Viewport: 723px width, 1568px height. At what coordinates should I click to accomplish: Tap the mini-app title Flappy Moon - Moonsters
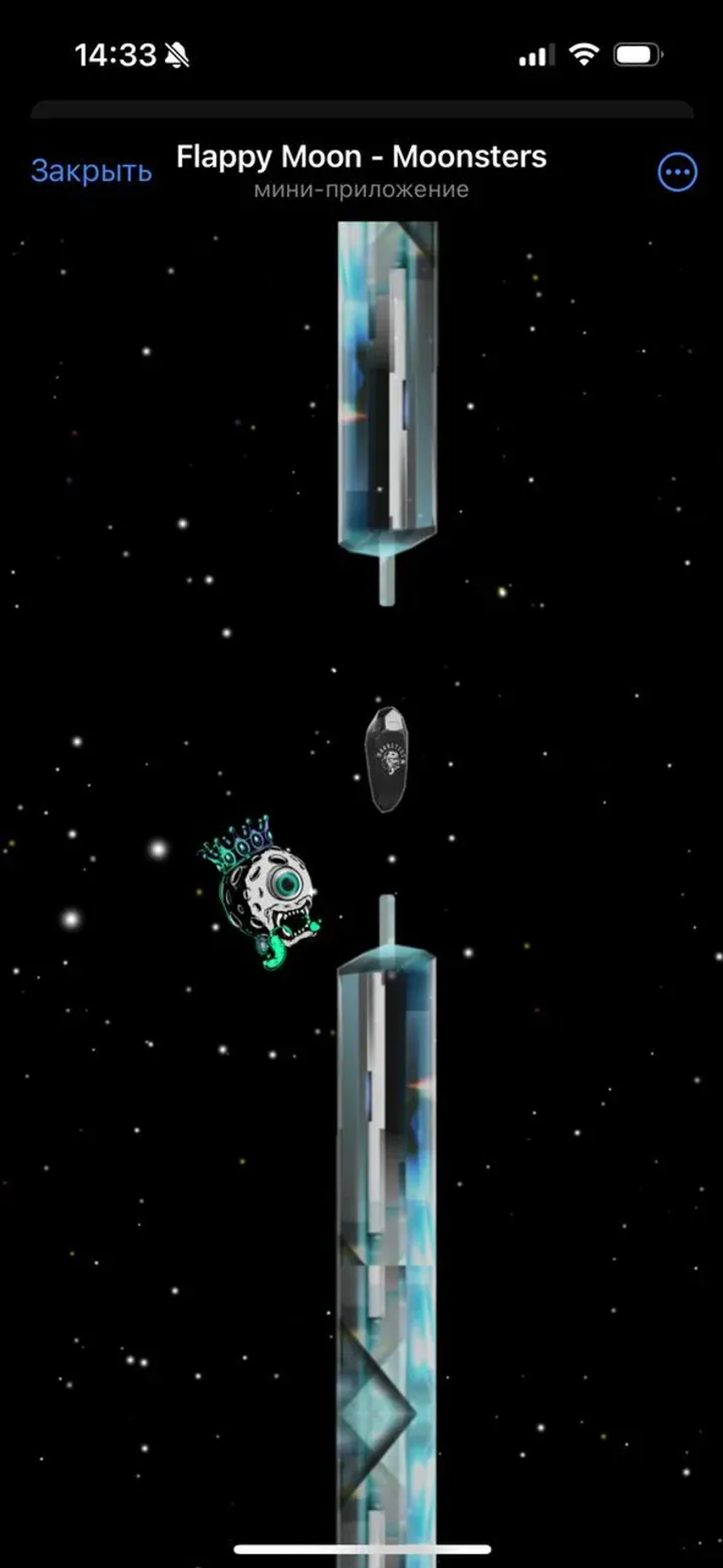pos(361,157)
